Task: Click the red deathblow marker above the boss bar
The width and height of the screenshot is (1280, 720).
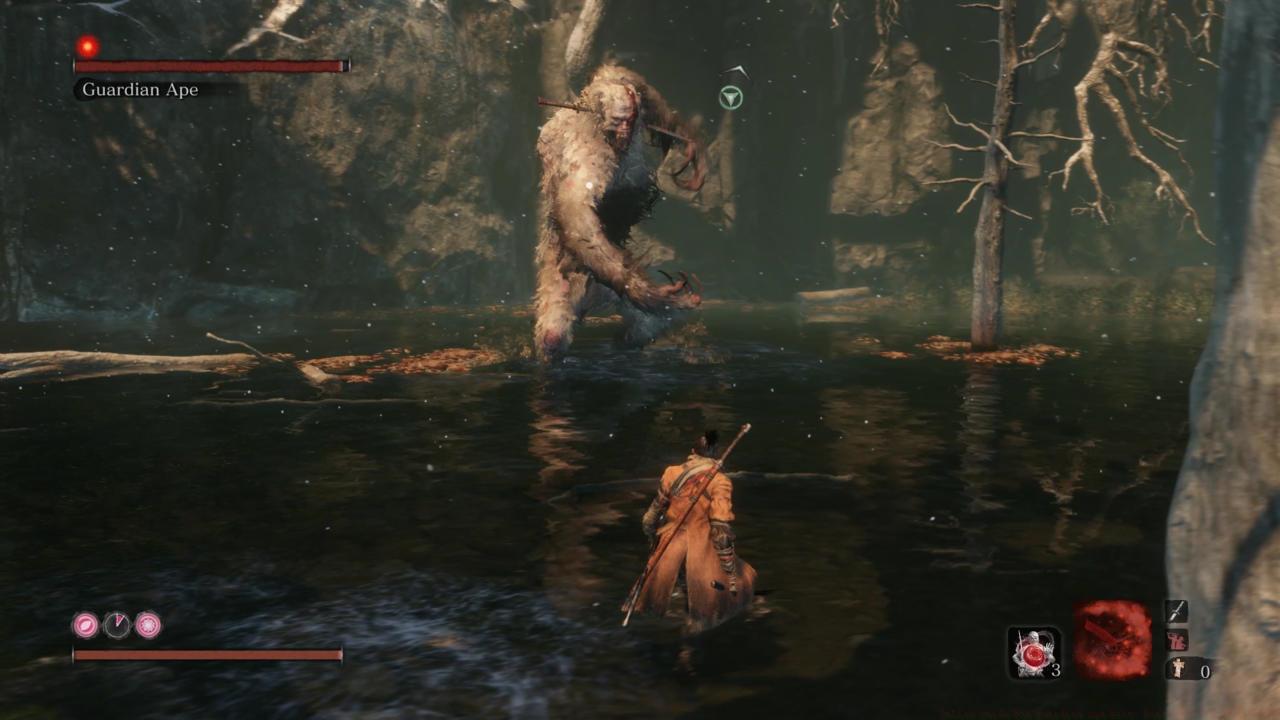Action: tap(88, 46)
